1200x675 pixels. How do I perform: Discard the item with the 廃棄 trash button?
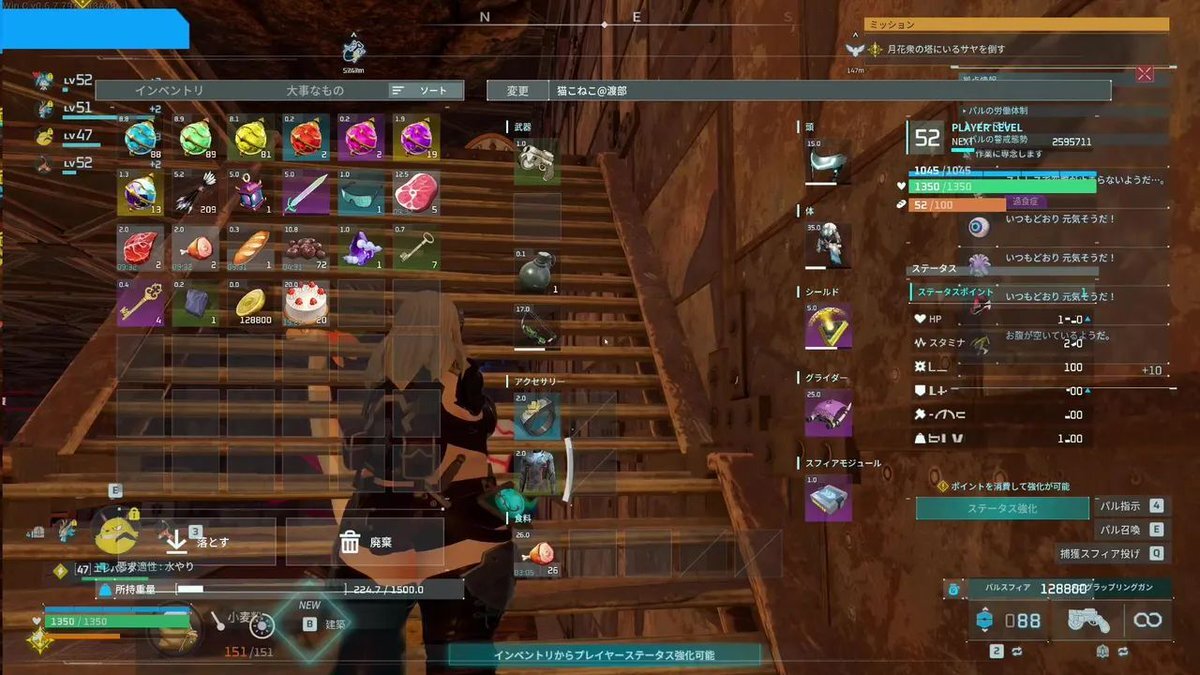tap(365, 542)
